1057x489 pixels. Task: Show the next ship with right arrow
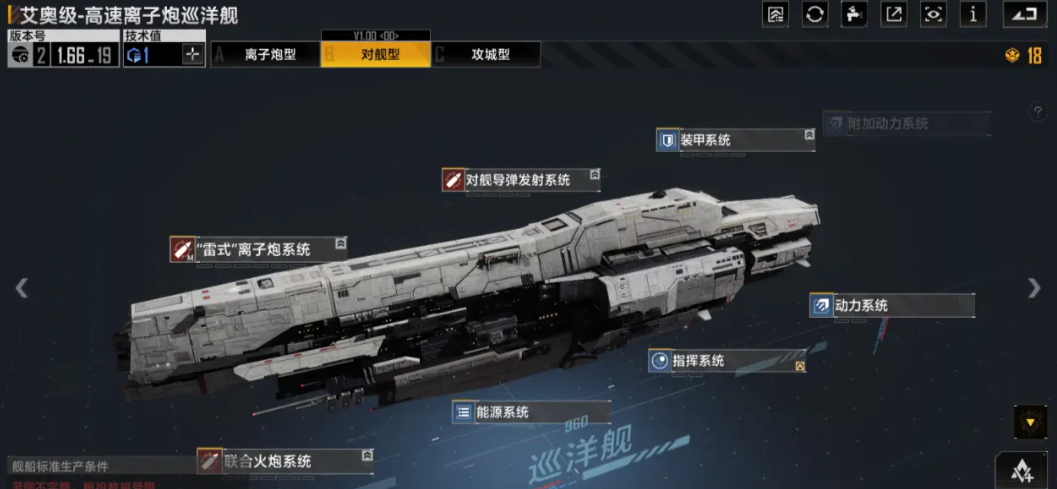click(1034, 288)
